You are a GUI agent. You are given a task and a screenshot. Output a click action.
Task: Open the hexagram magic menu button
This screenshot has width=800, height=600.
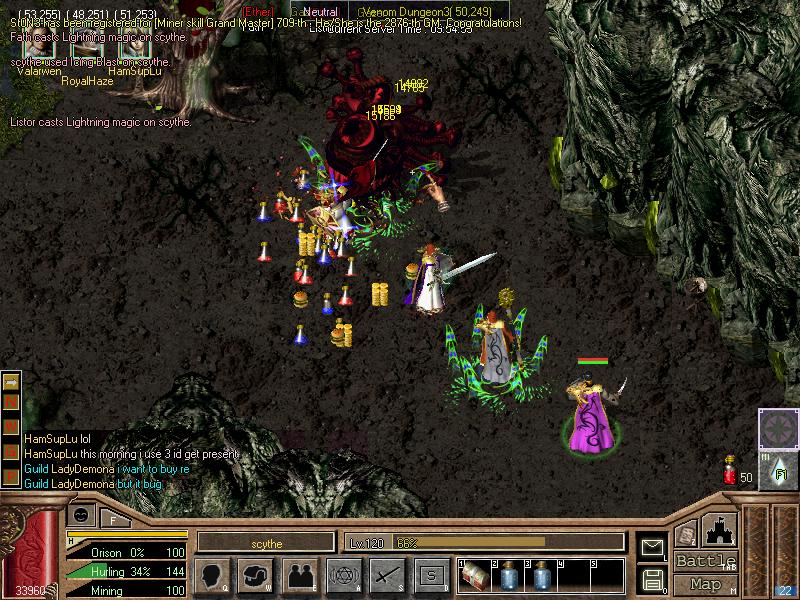343,575
